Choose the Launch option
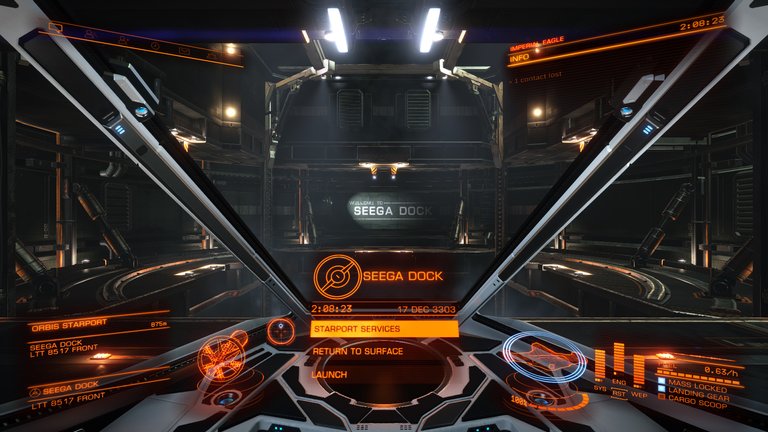The height and width of the screenshot is (432, 768). [330, 375]
